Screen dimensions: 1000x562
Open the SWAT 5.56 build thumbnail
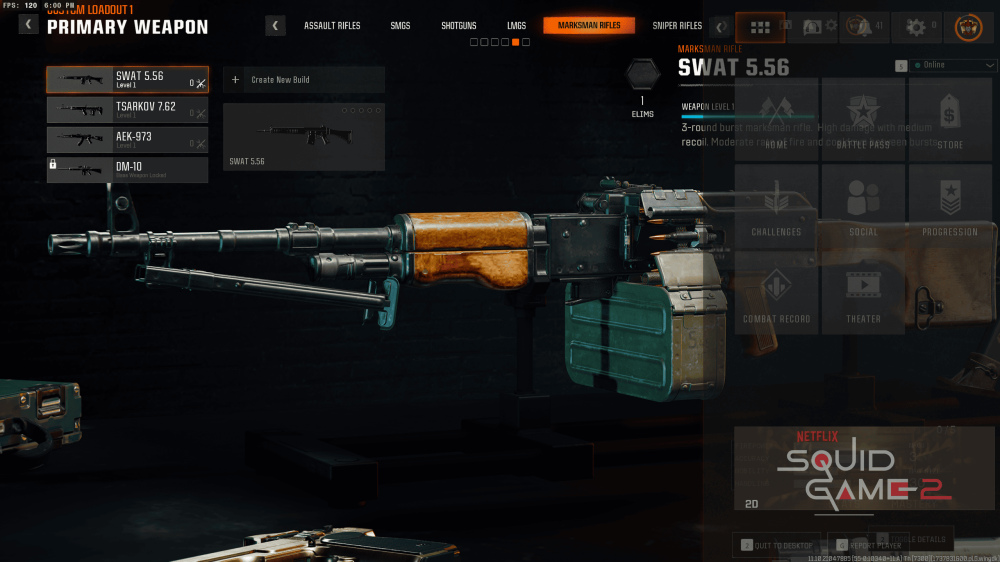coord(303,137)
